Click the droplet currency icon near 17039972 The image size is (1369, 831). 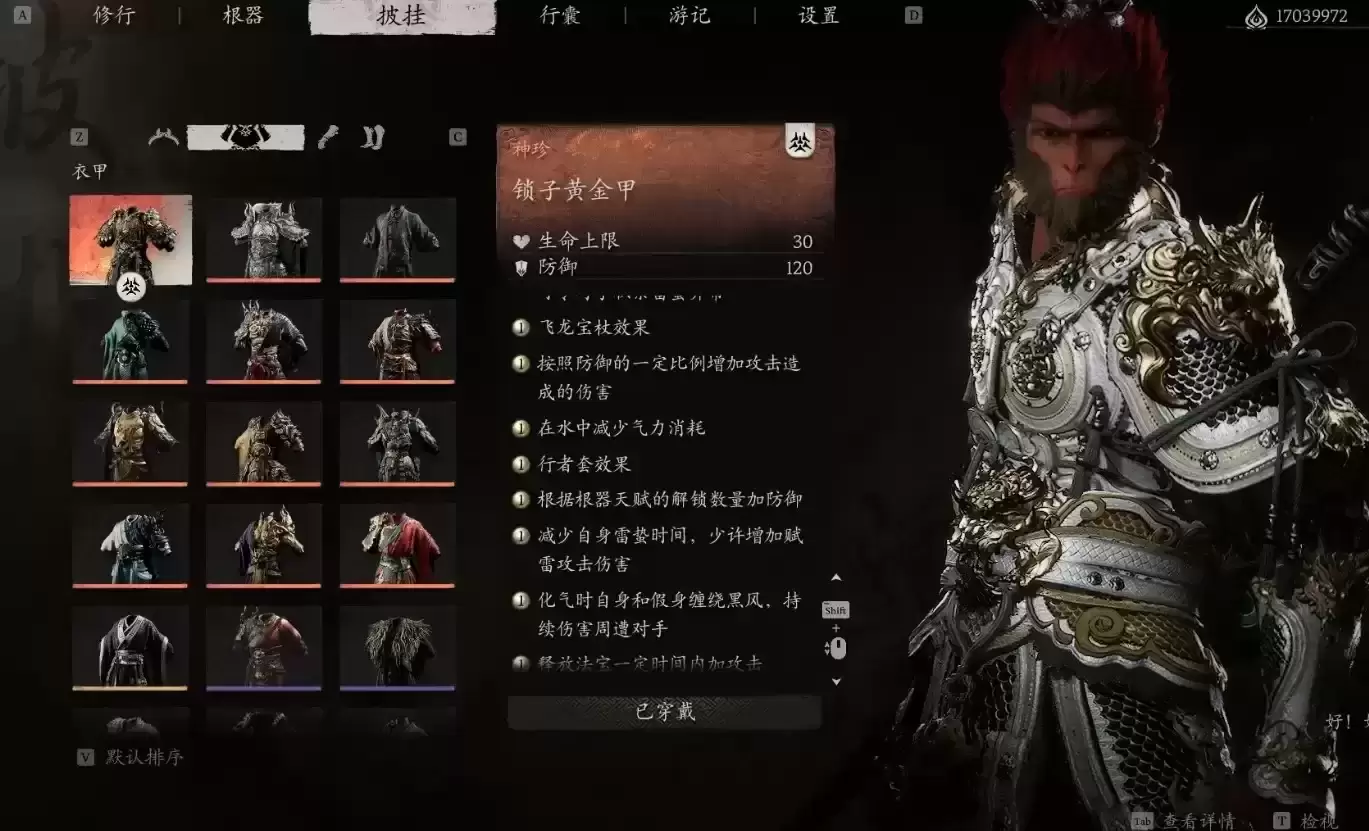point(1255,16)
